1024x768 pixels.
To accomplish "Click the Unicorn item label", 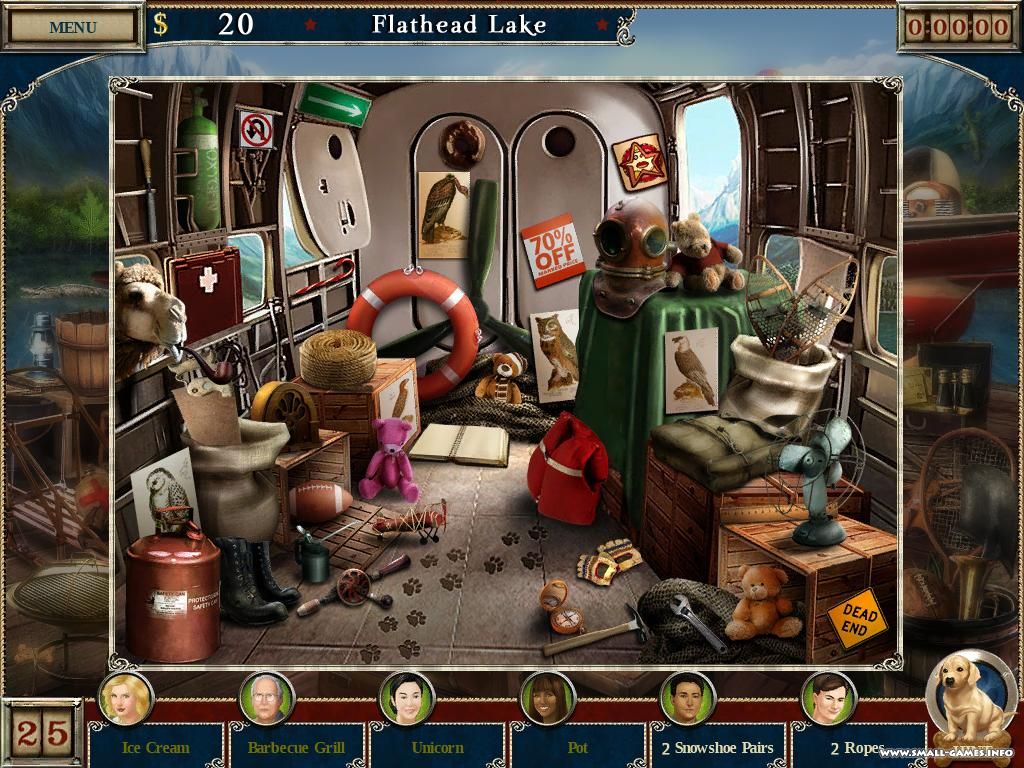I will point(437,747).
